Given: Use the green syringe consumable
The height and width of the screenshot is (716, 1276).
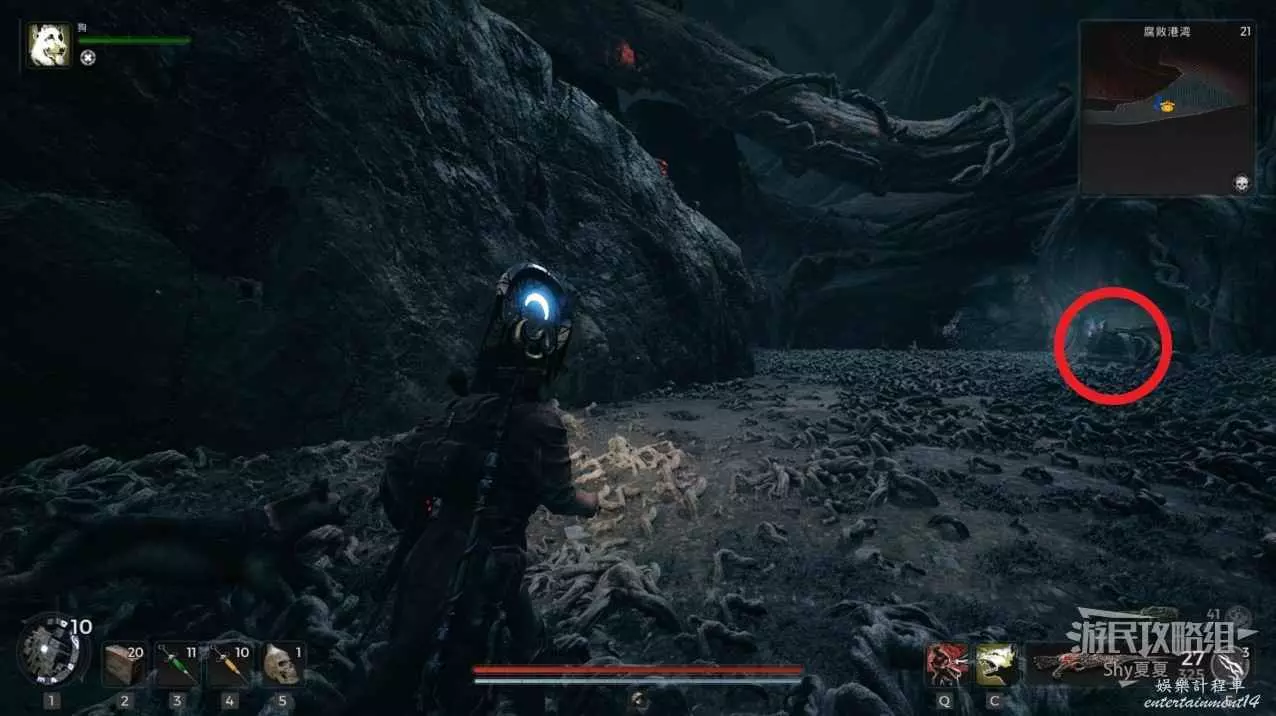Looking at the screenshot, I should 177,663.
